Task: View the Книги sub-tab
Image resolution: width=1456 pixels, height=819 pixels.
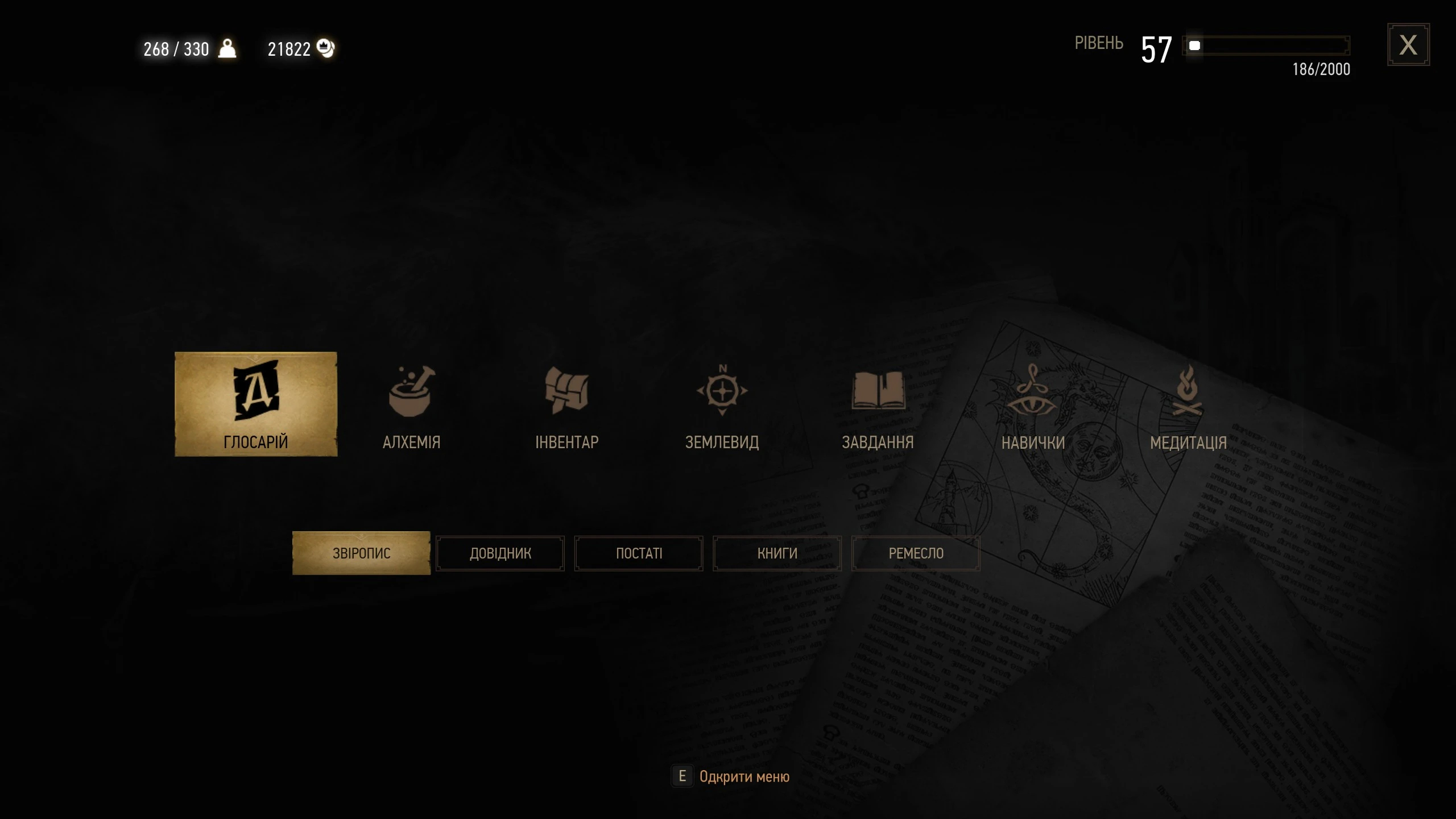Action: (x=777, y=553)
